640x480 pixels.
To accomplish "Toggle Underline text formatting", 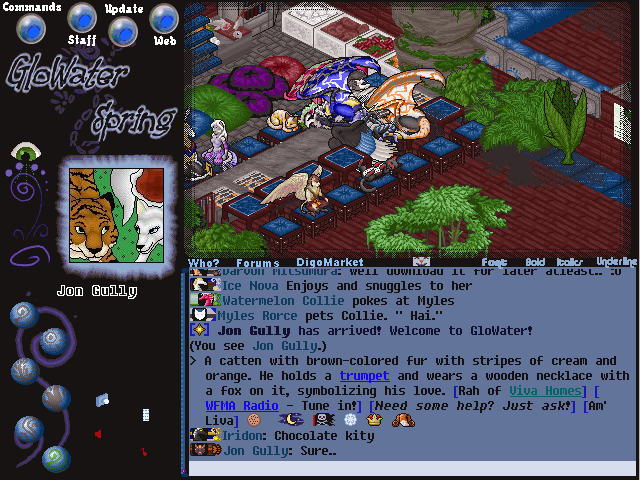I will (x=616, y=263).
